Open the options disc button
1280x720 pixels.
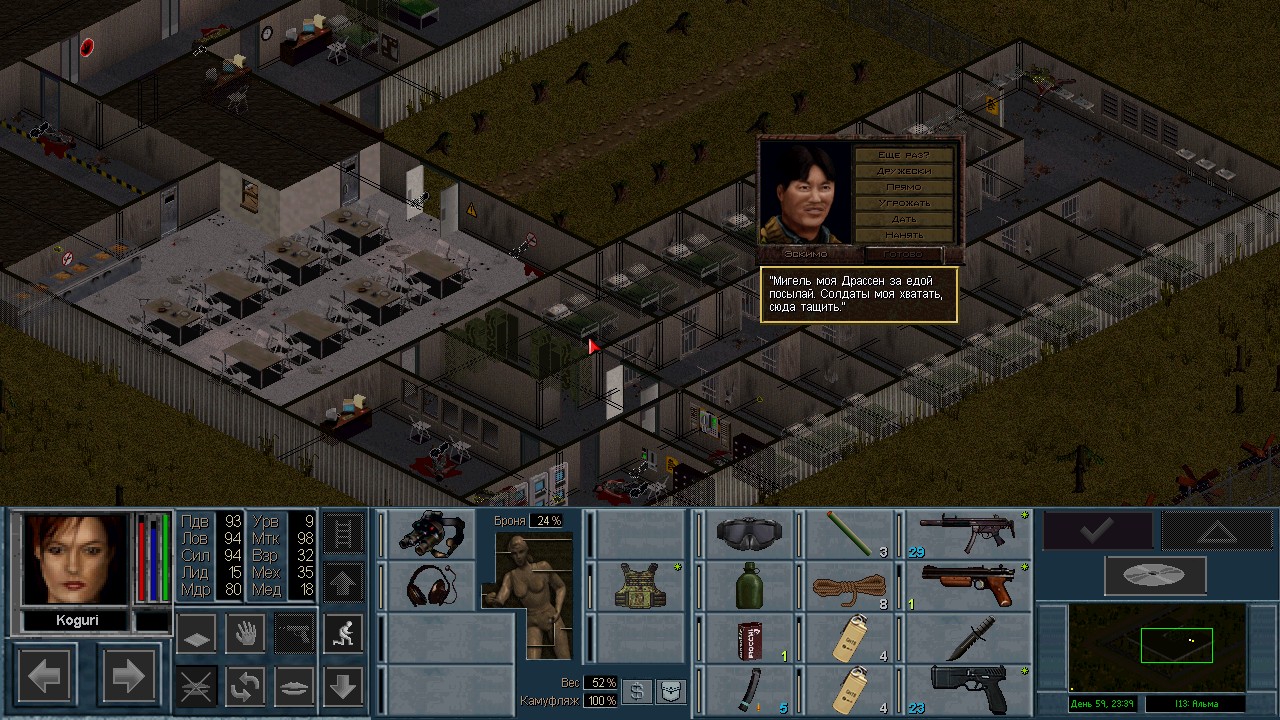click(x=1155, y=576)
